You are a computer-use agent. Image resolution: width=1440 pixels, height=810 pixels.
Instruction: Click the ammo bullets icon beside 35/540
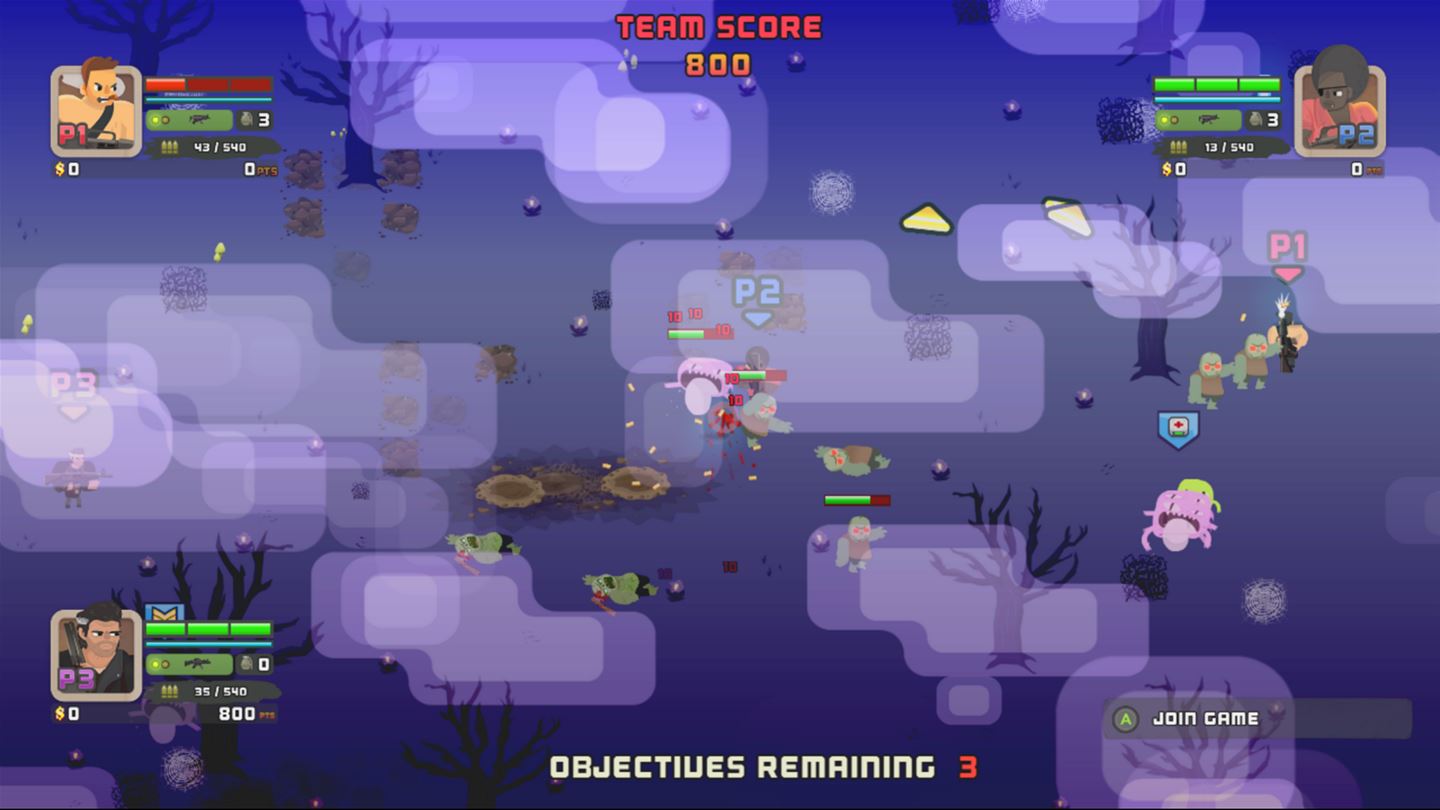tap(170, 690)
